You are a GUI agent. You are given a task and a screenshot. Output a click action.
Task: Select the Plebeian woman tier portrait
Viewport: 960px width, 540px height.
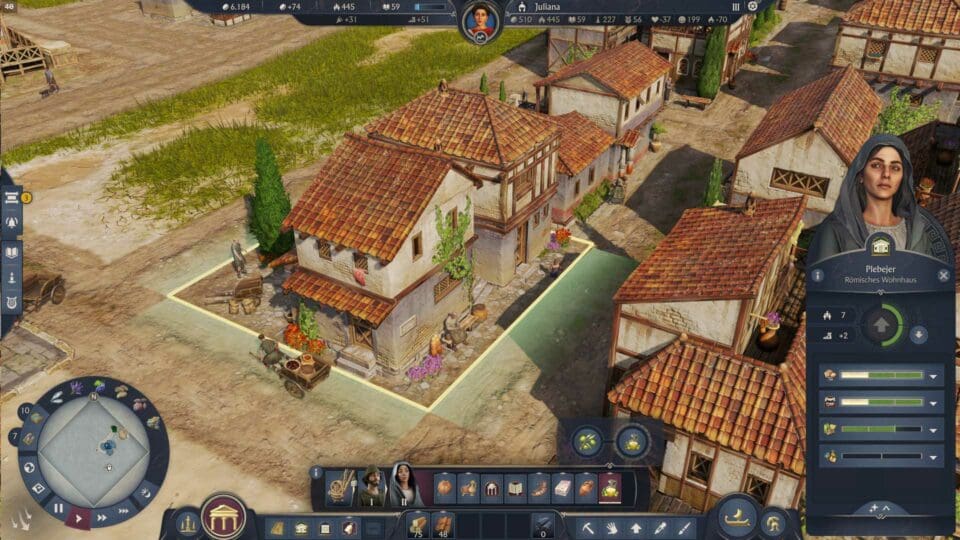(404, 485)
